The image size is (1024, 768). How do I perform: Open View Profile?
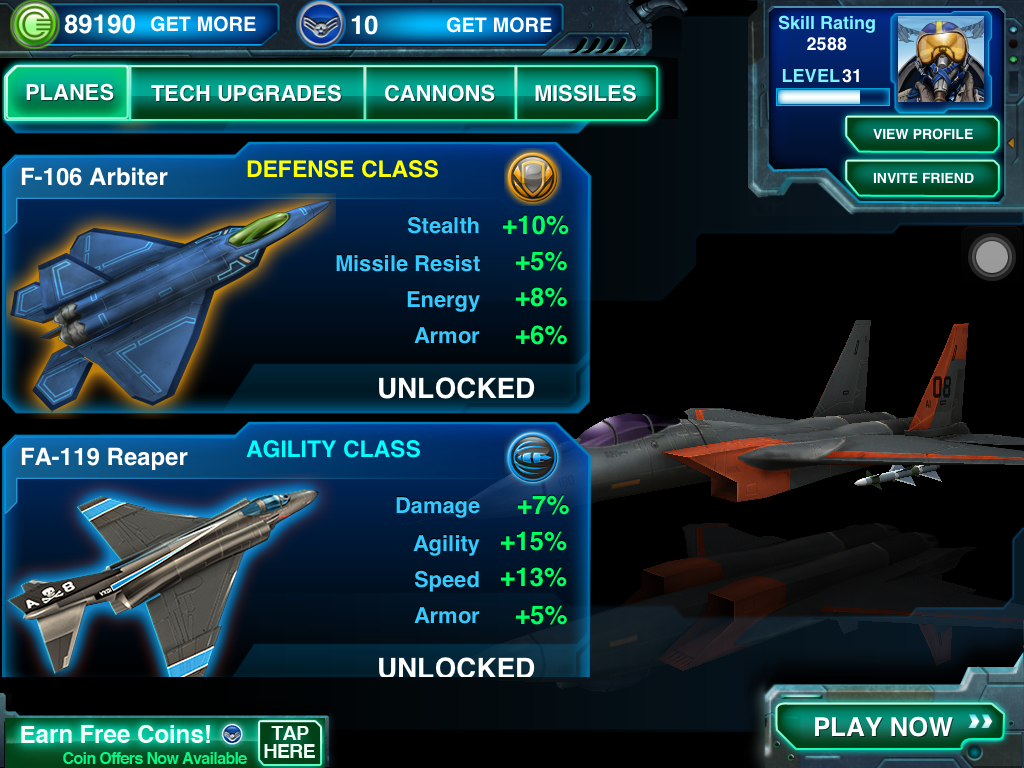click(x=922, y=134)
